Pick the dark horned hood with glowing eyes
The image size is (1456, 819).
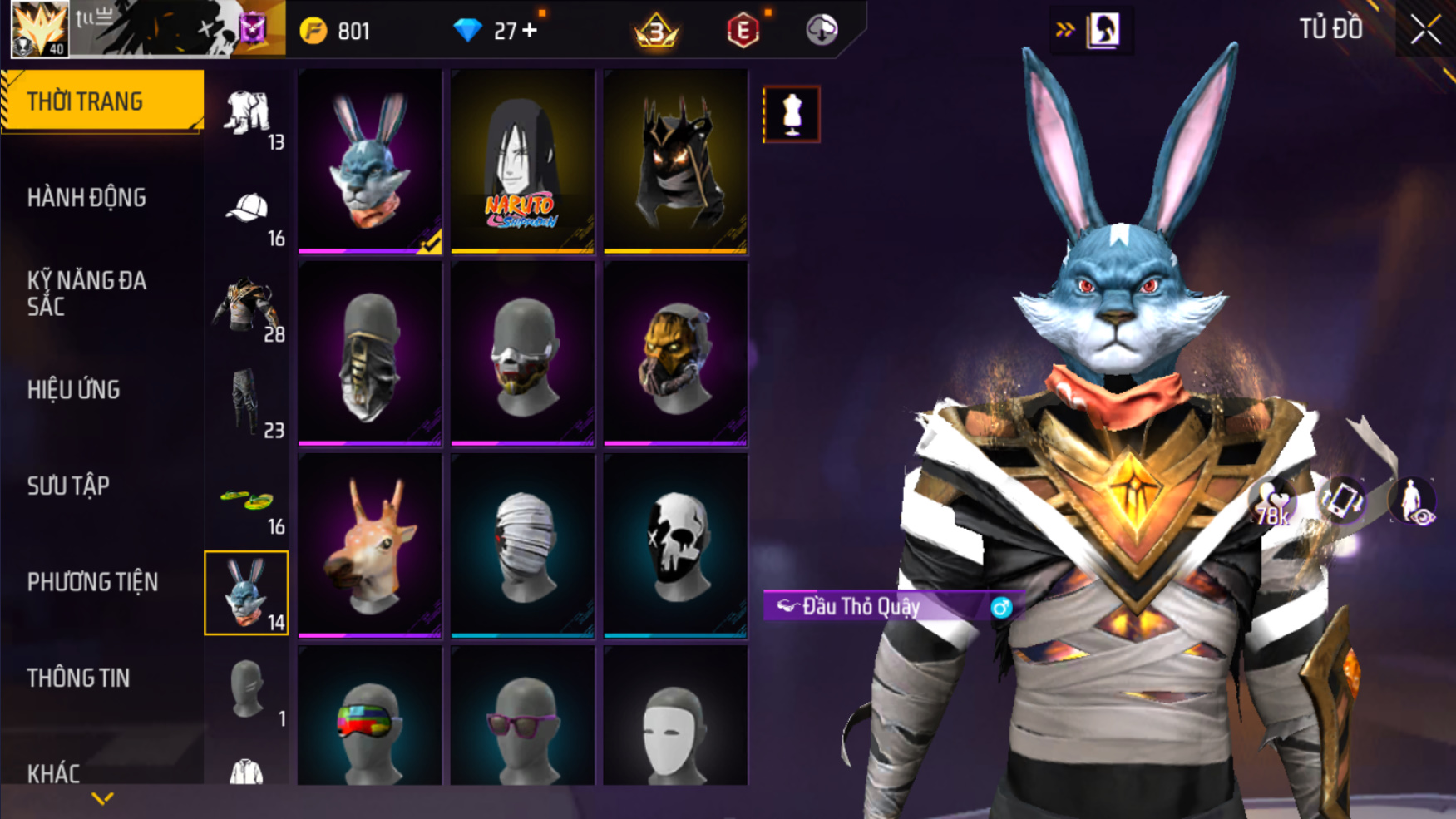[675, 161]
